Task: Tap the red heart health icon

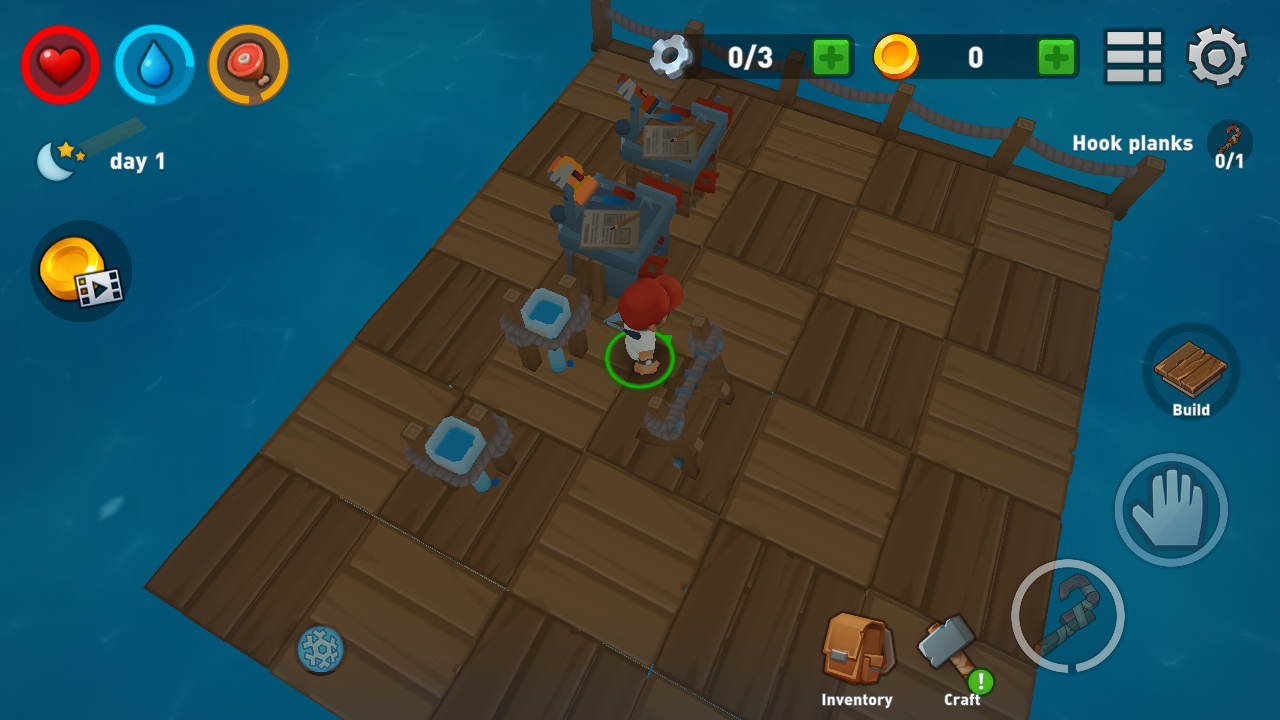Action: (x=60, y=65)
